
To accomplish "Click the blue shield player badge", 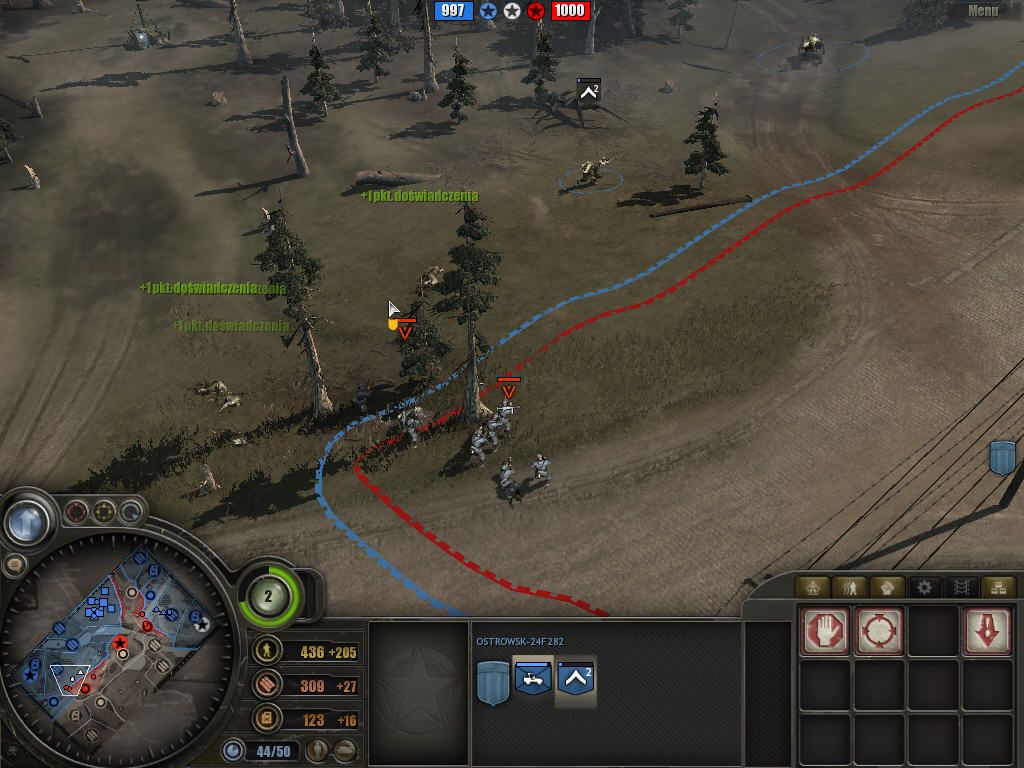I will 492,683.
